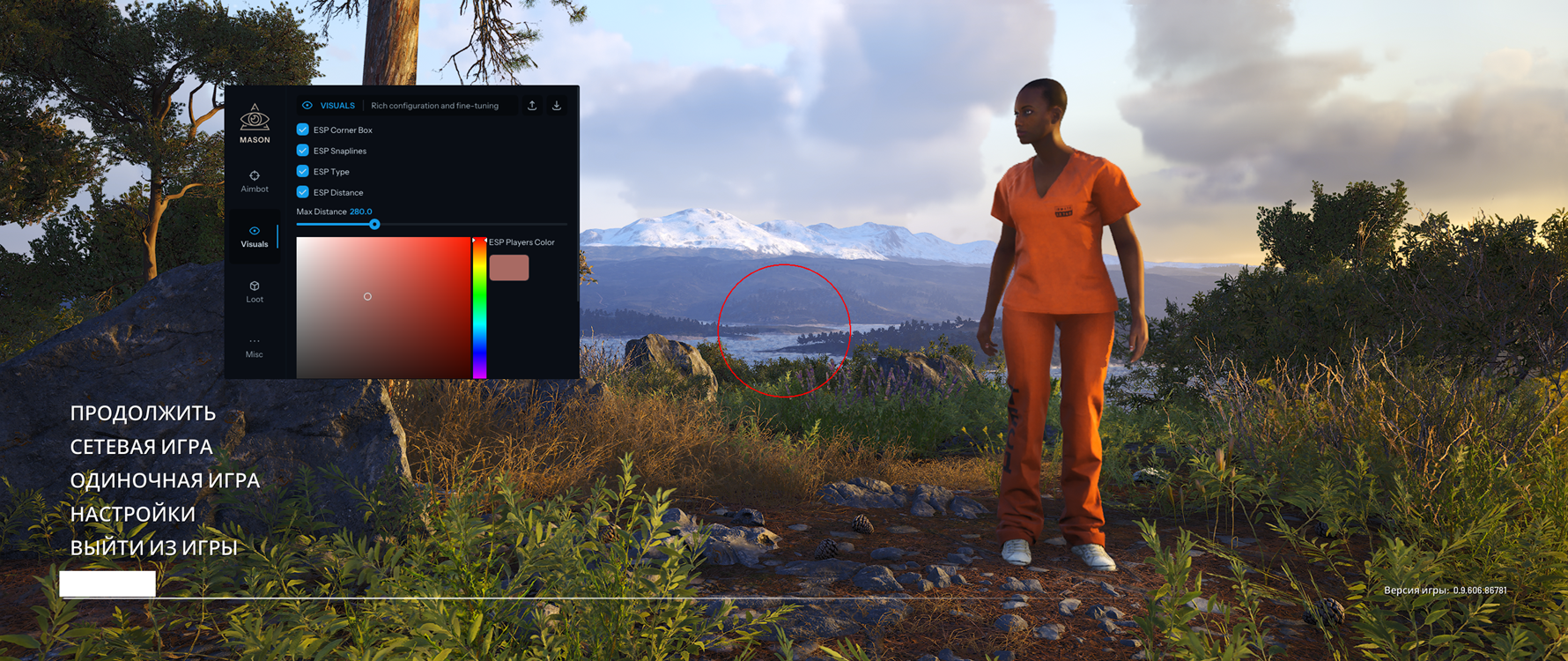Screen dimensions: 1568x661
Task: Click the Max Distance slider handle
Action: 374,225
